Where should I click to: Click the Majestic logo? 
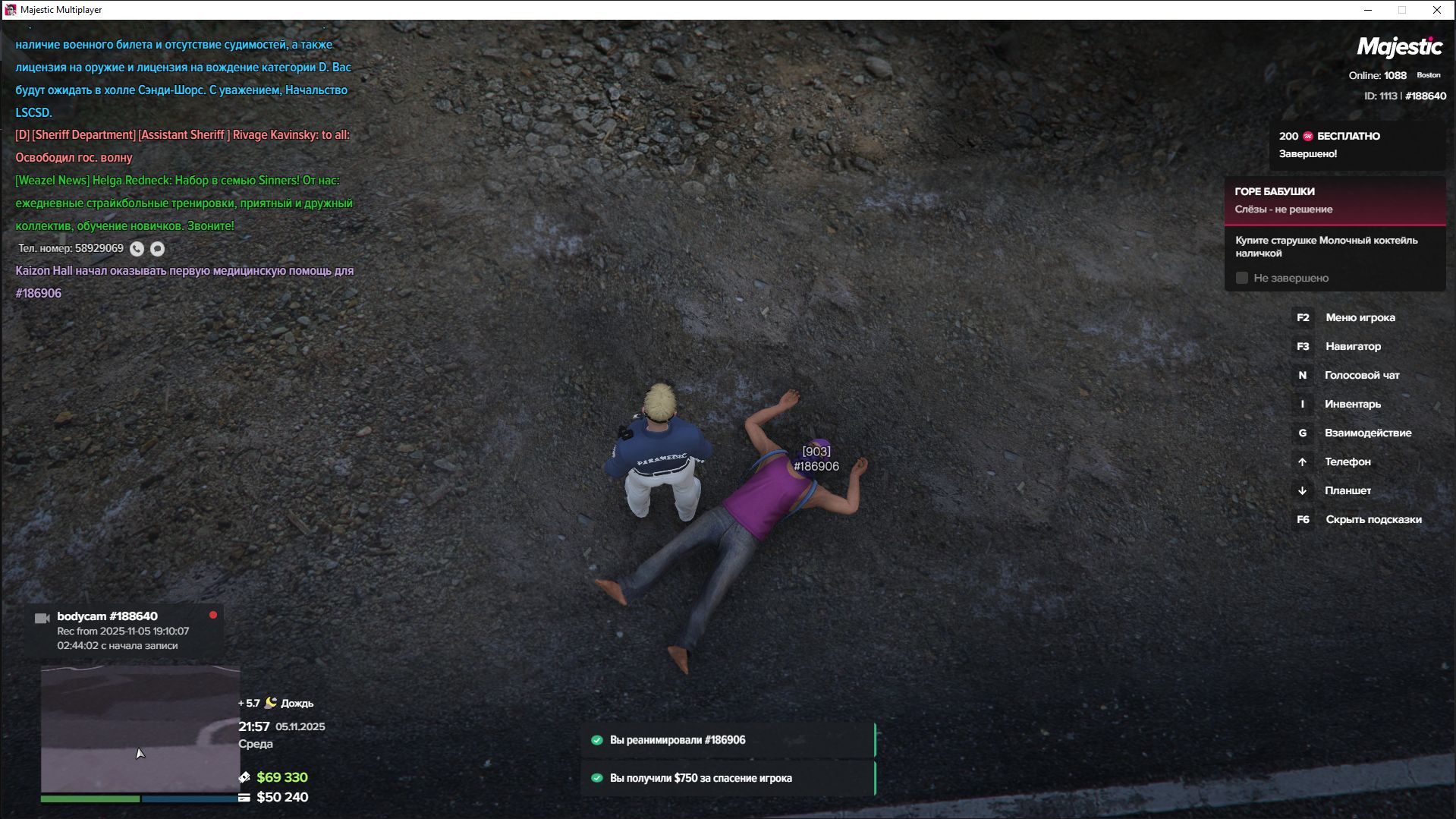tap(1399, 47)
